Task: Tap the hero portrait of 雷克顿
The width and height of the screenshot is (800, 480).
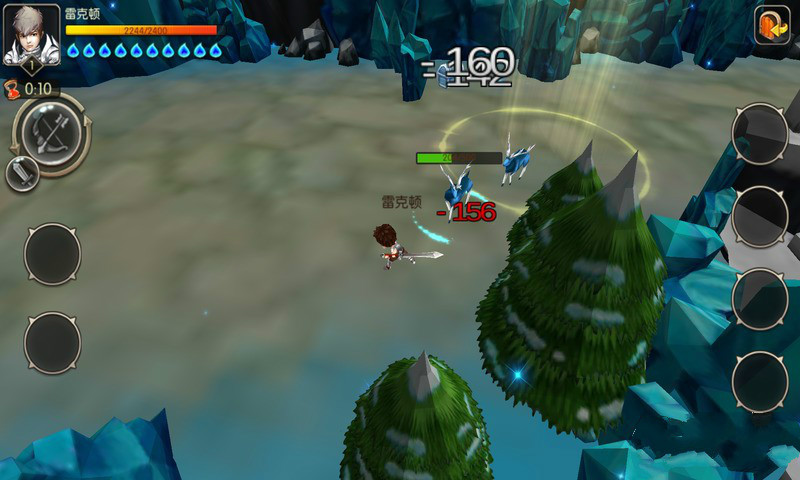Action: coord(31,32)
